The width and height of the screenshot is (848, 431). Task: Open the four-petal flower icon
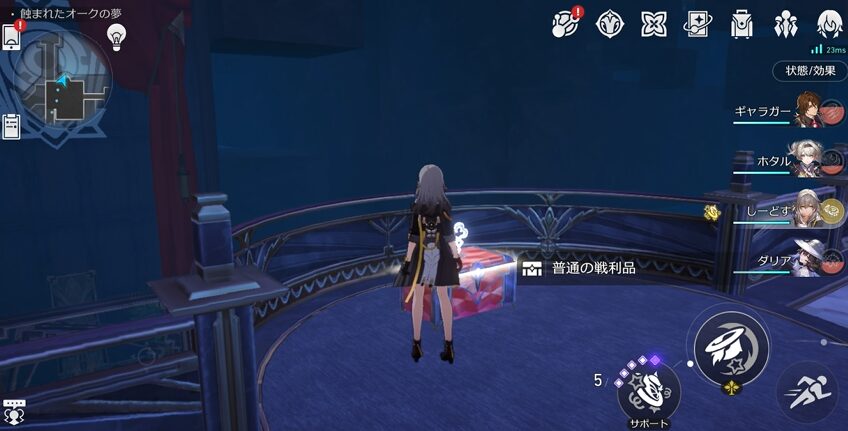pyautogui.click(x=653, y=23)
